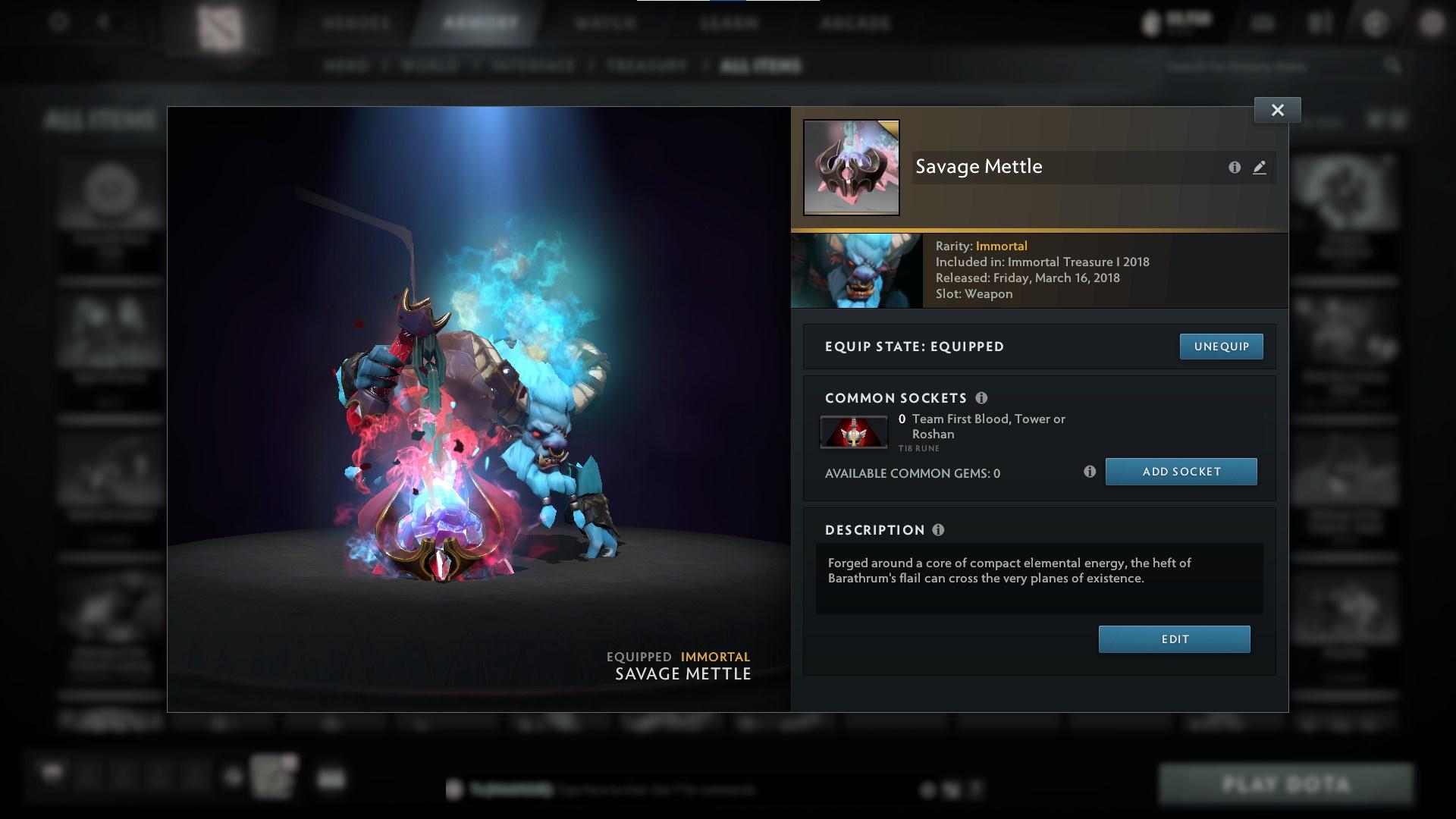This screenshot has height=819, width=1456.
Task: Click the Common Sockets info icon
Action: tap(984, 397)
